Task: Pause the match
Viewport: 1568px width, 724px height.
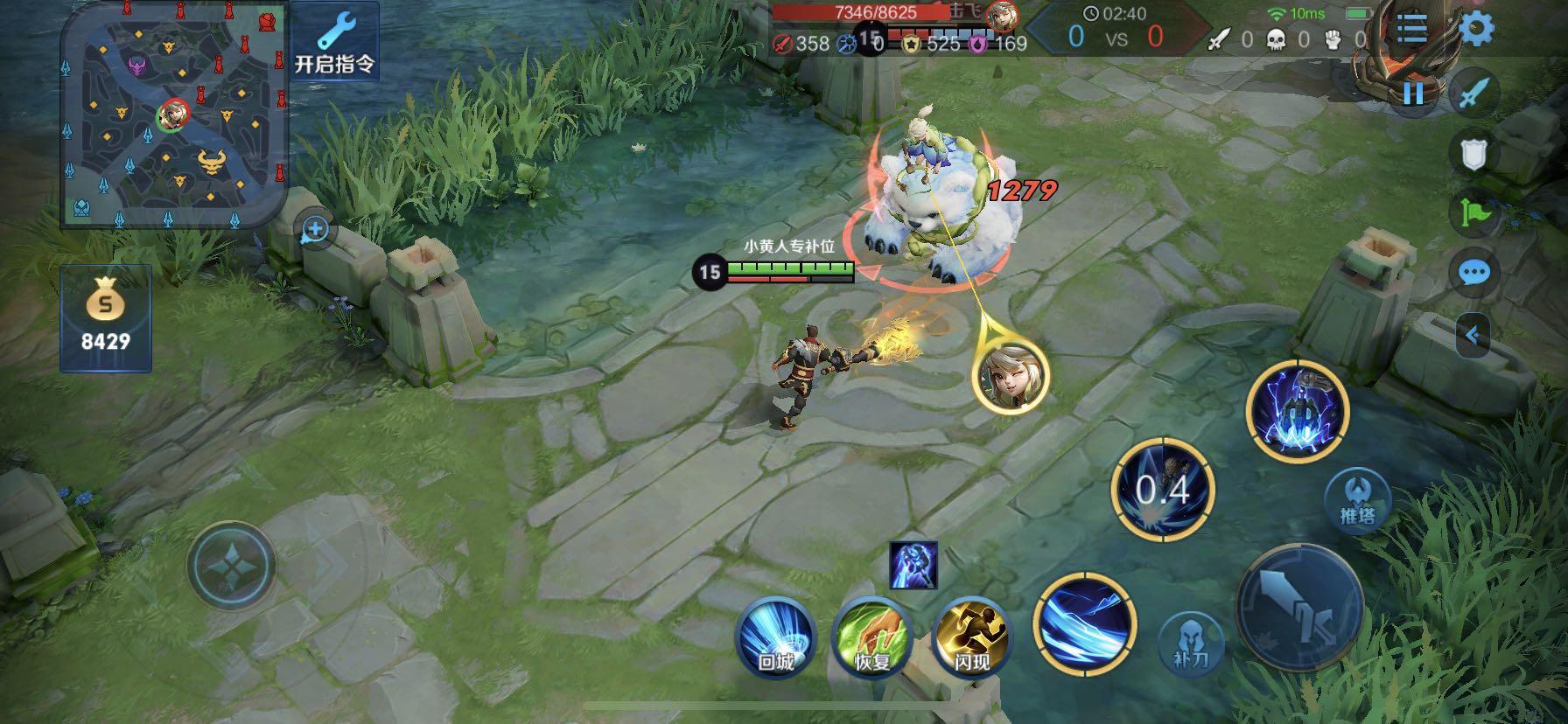Action: pos(1413,92)
